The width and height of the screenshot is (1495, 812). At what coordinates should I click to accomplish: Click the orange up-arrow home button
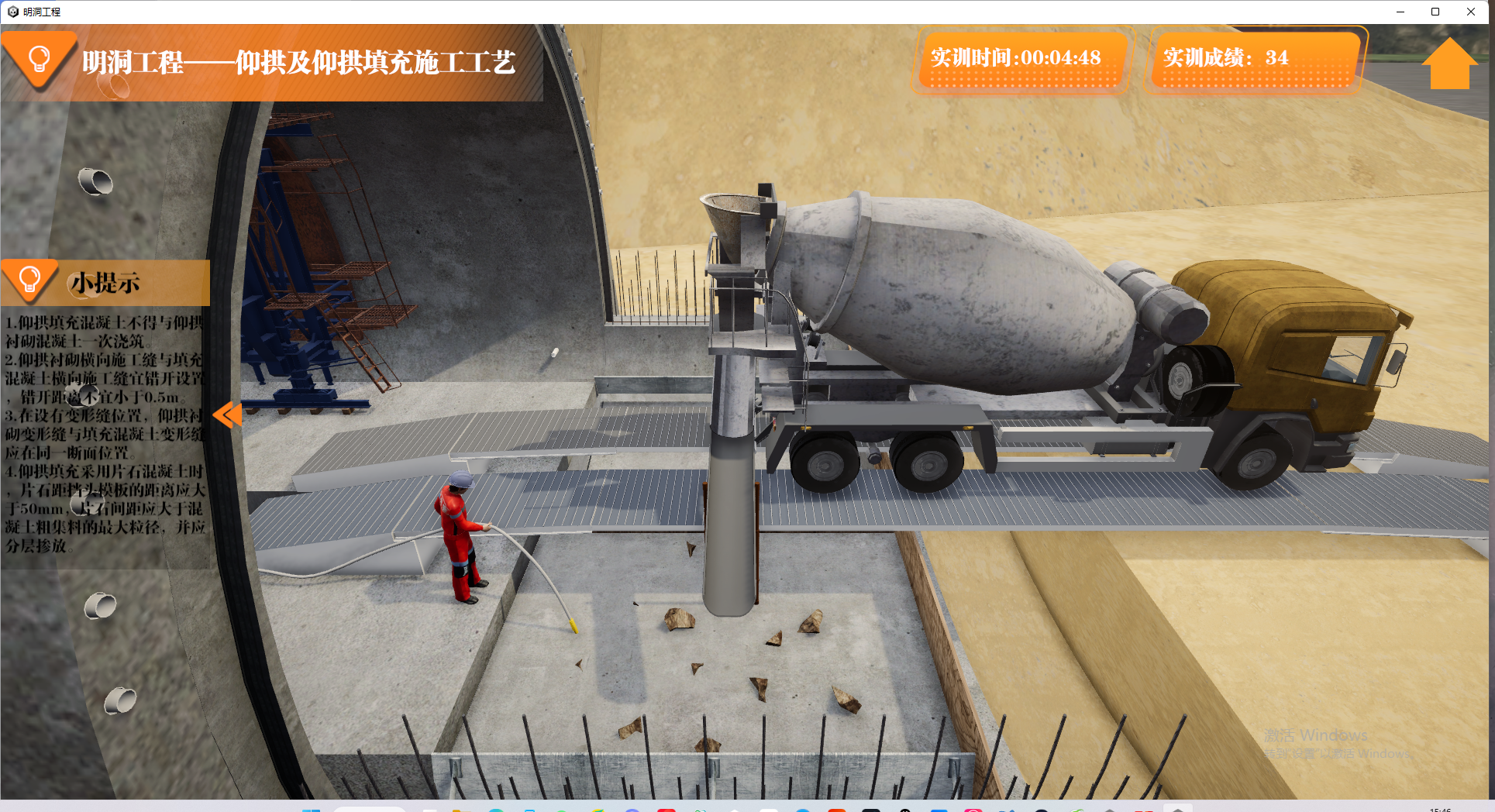click(1448, 64)
